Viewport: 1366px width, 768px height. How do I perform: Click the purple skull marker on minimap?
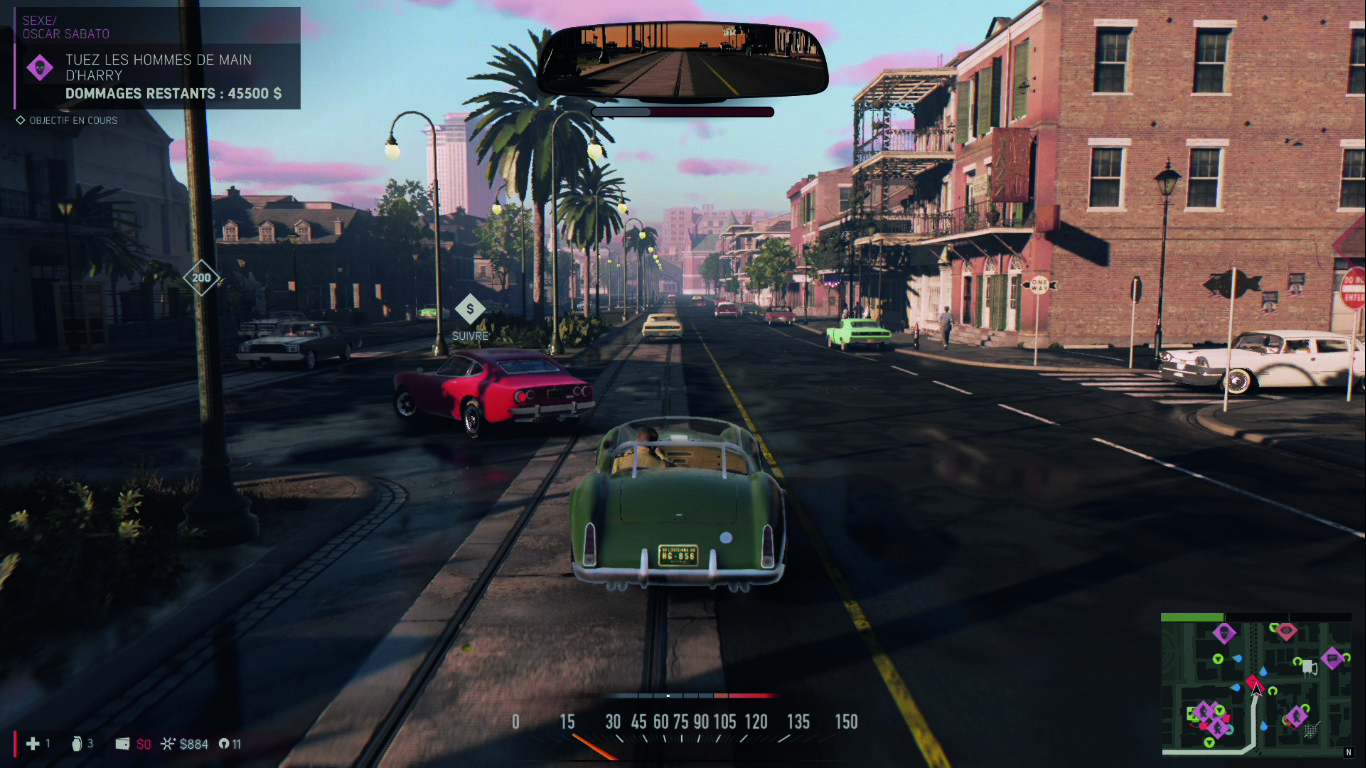click(x=1224, y=632)
